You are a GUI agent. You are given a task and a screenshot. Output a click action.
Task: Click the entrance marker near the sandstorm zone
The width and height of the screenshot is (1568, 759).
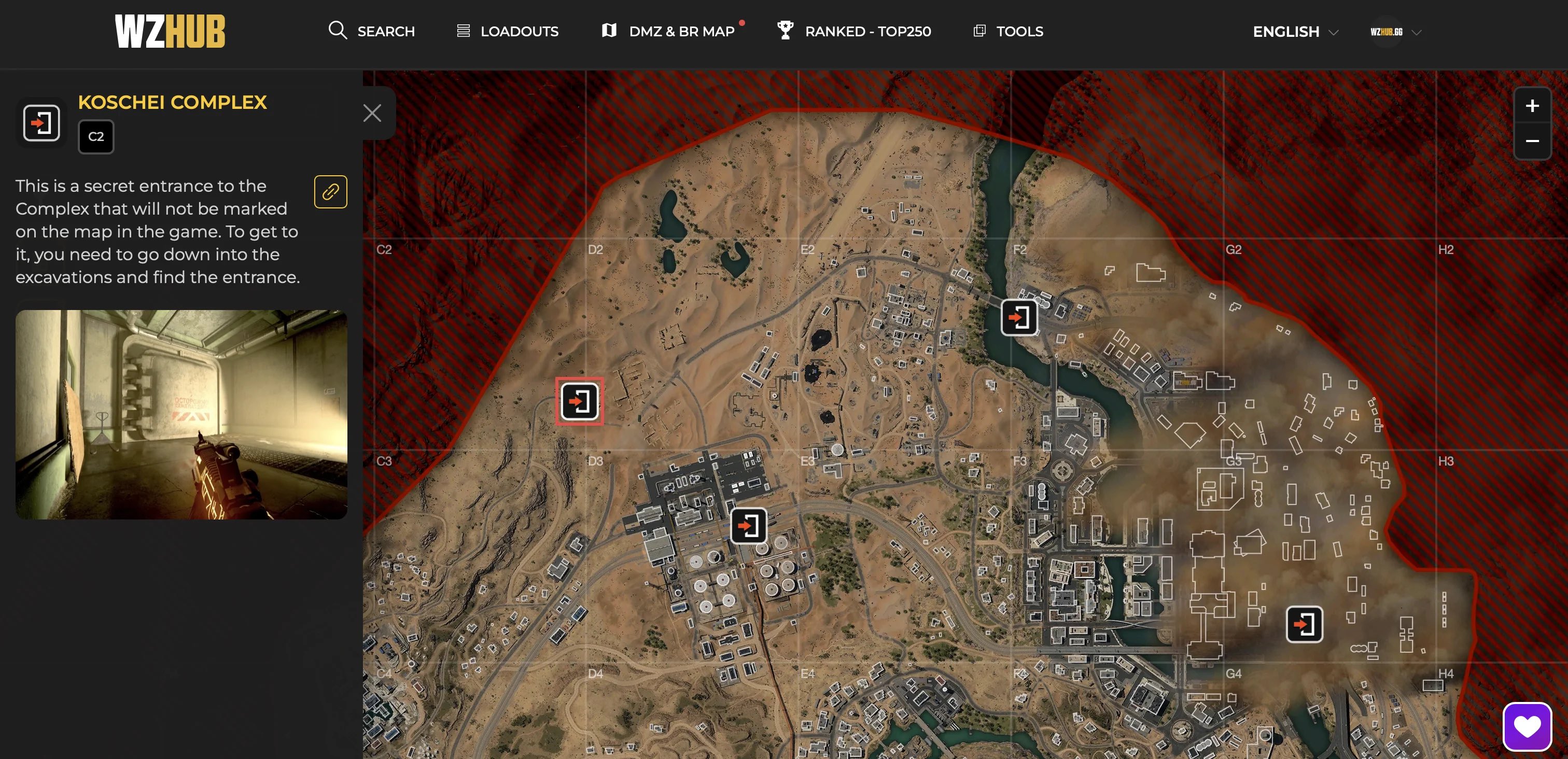(1304, 624)
